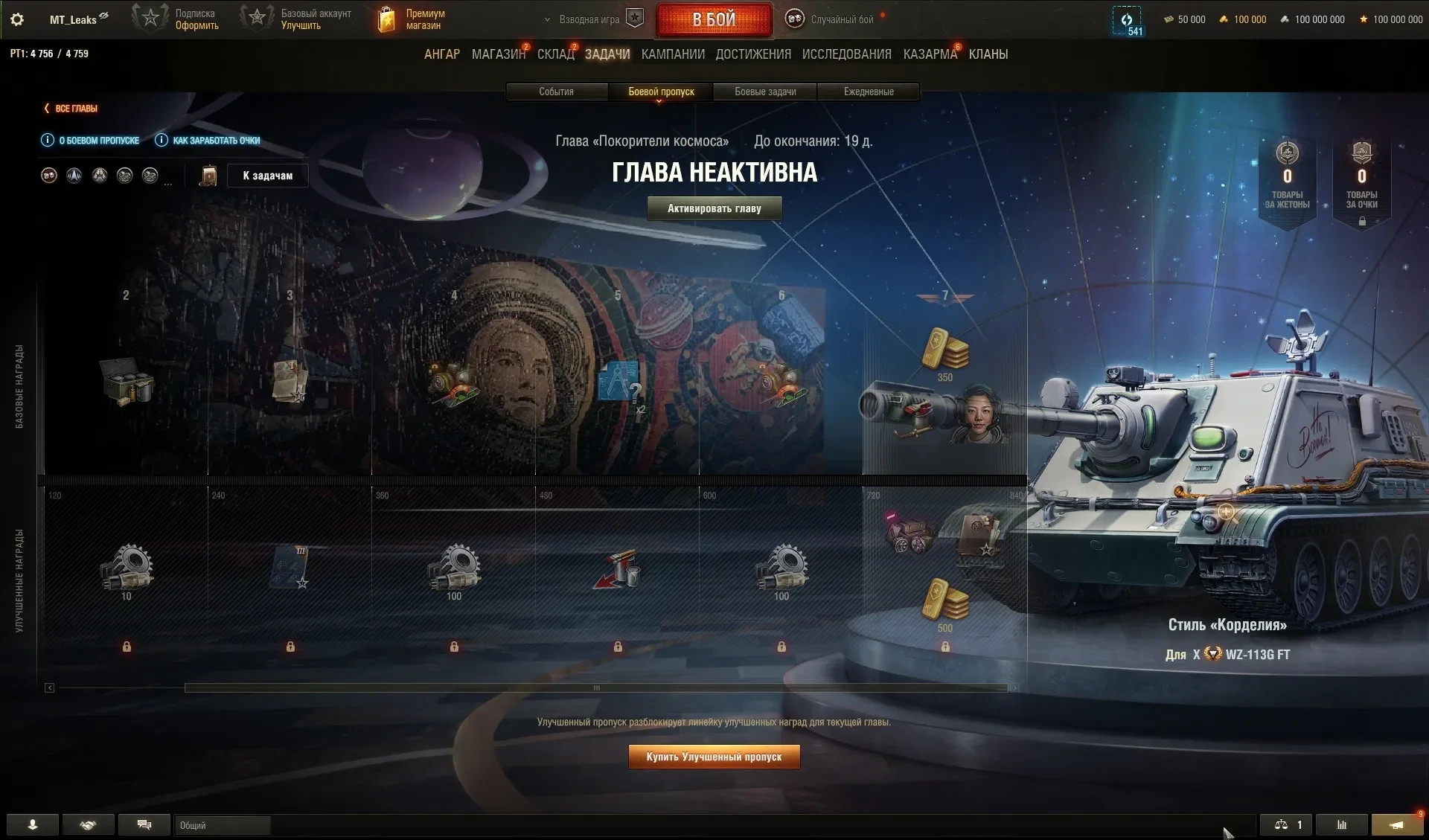The image size is (1429, 840).
Task: Activate the chapter with Активировать главу
Action: (x=714, y=208)
